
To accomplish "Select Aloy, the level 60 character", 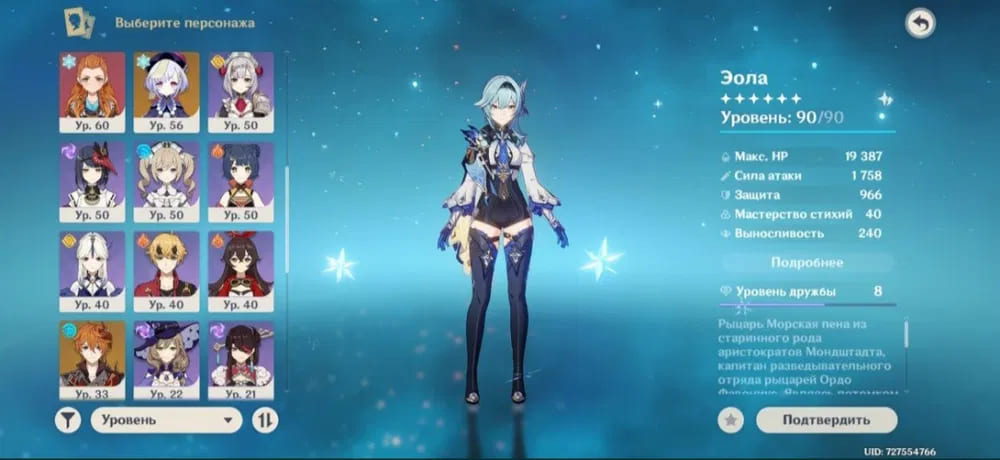I will (x=92, y=91).
